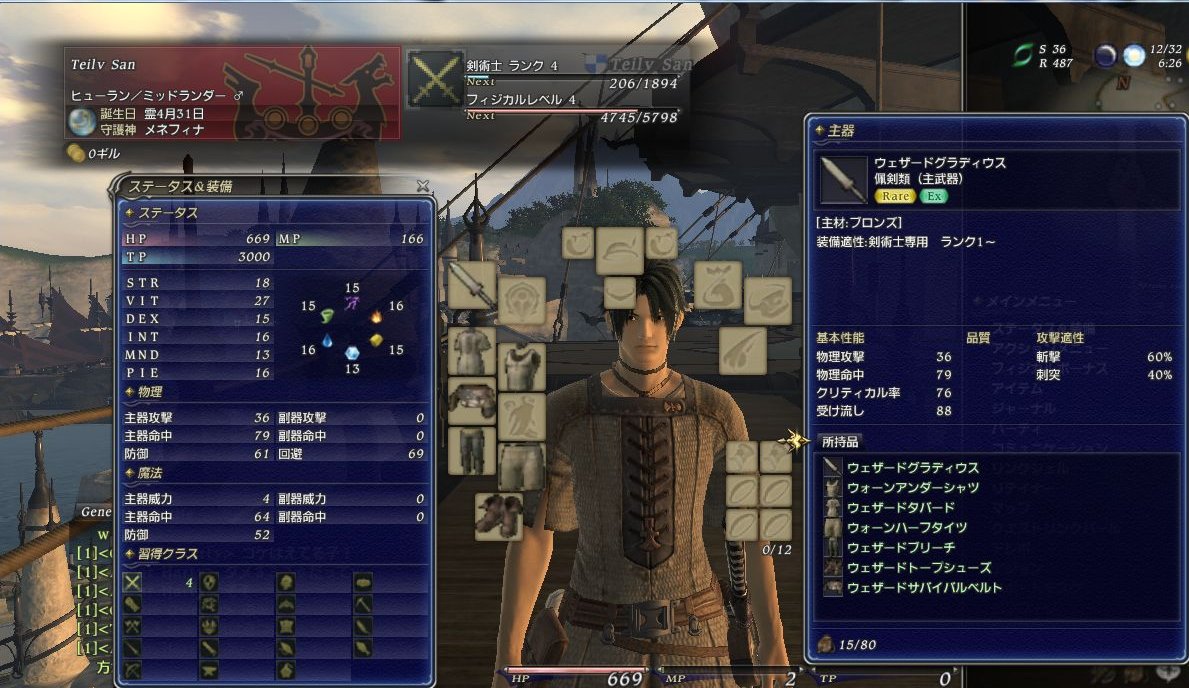Image resolution: width=1189 pixels, height=688 pixels.
Task: Choose ウェザードトーブシューズ from the item list
Action: 918,567
